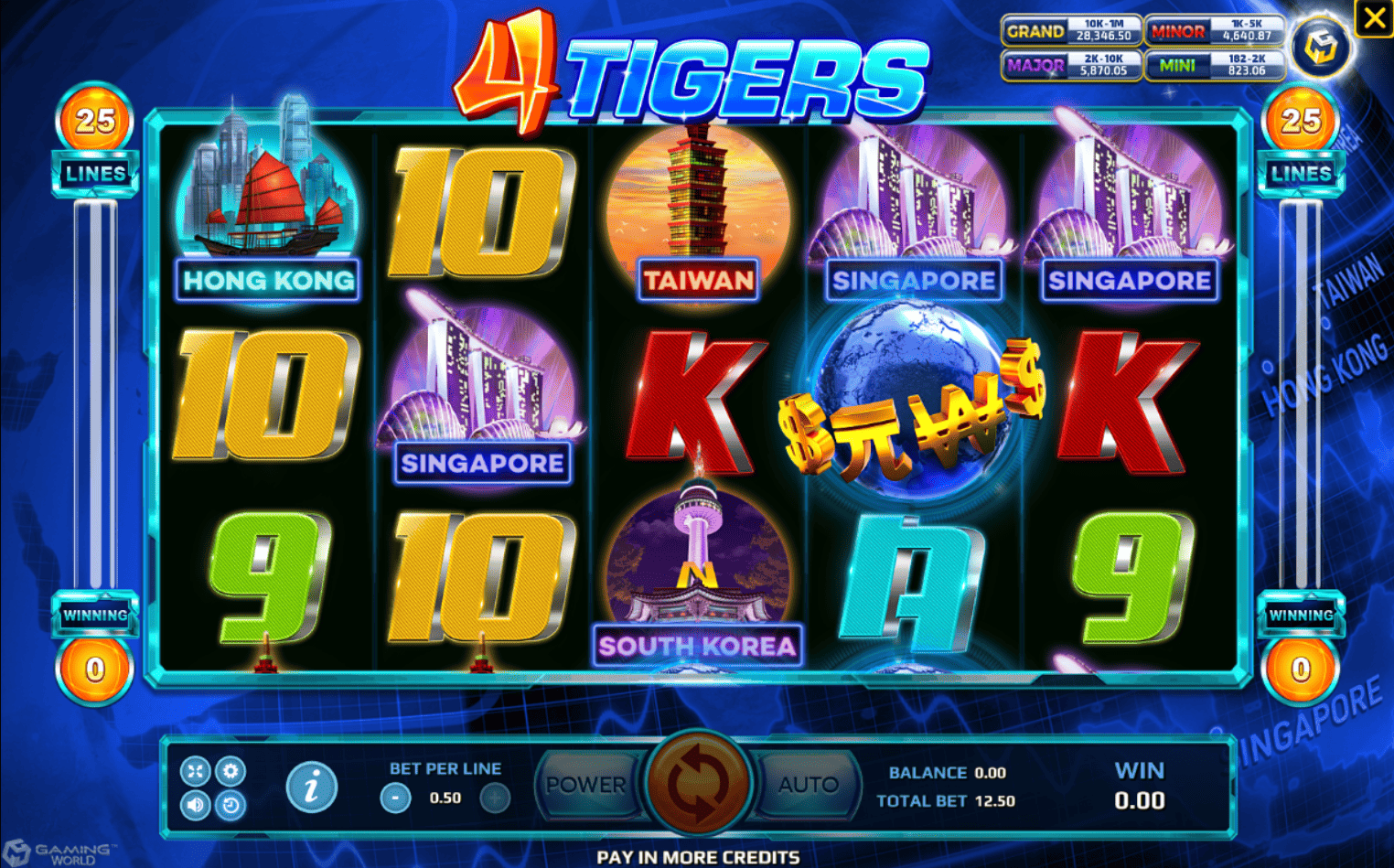Enable POWER spin mode

click(586, 785)
